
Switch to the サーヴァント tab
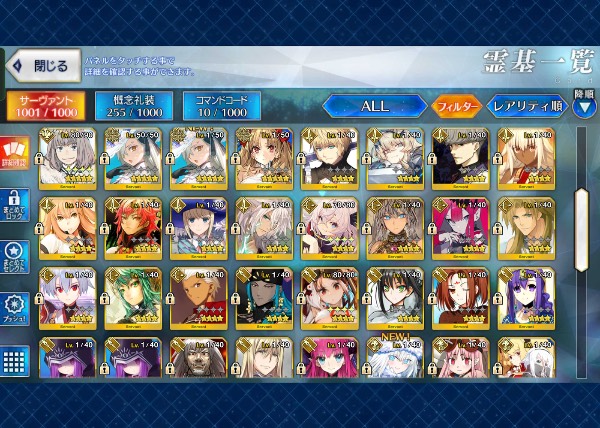pyautogui.click(x=46, y=105)
